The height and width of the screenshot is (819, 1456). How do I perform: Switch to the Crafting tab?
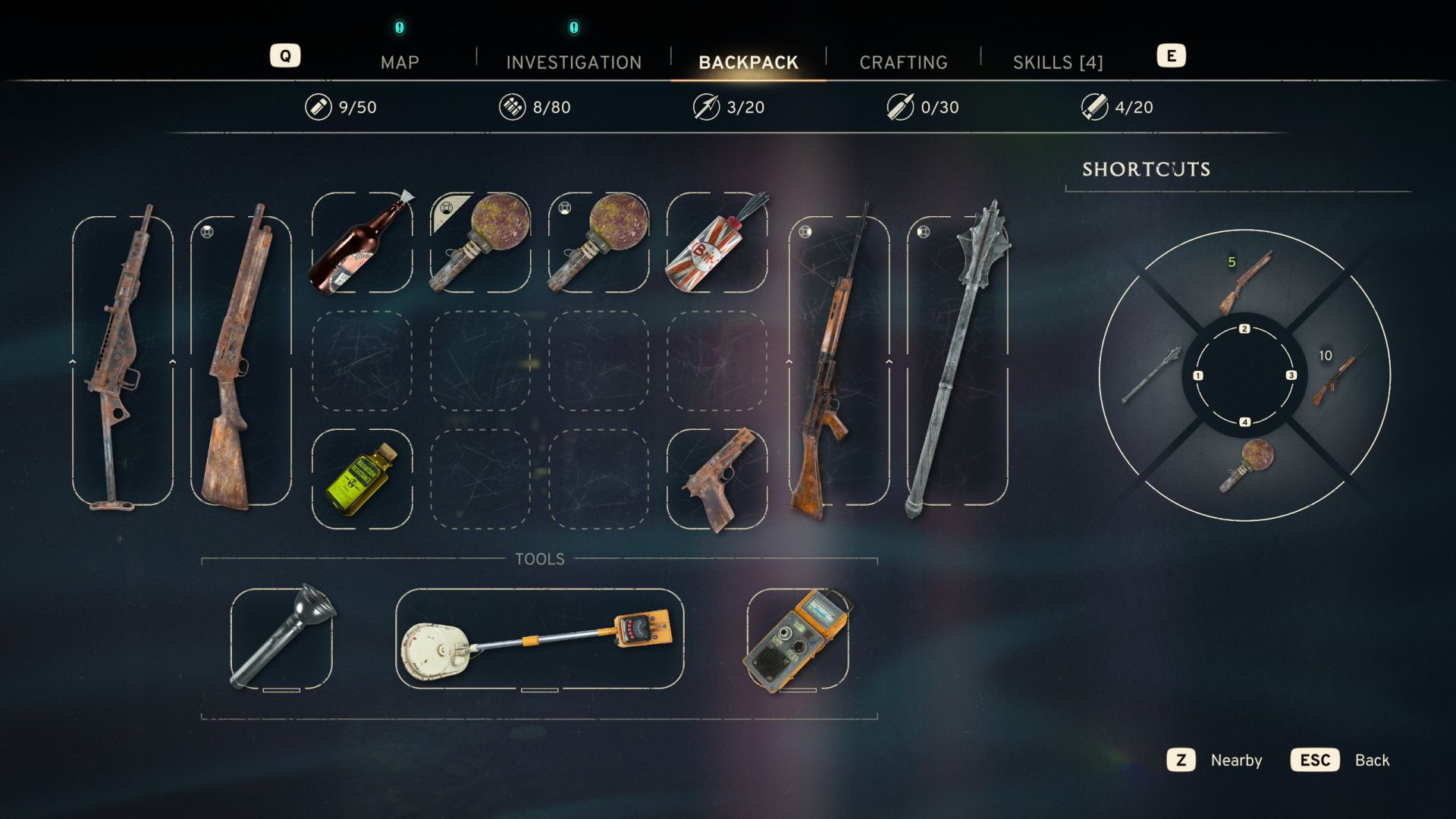point(903,62)
